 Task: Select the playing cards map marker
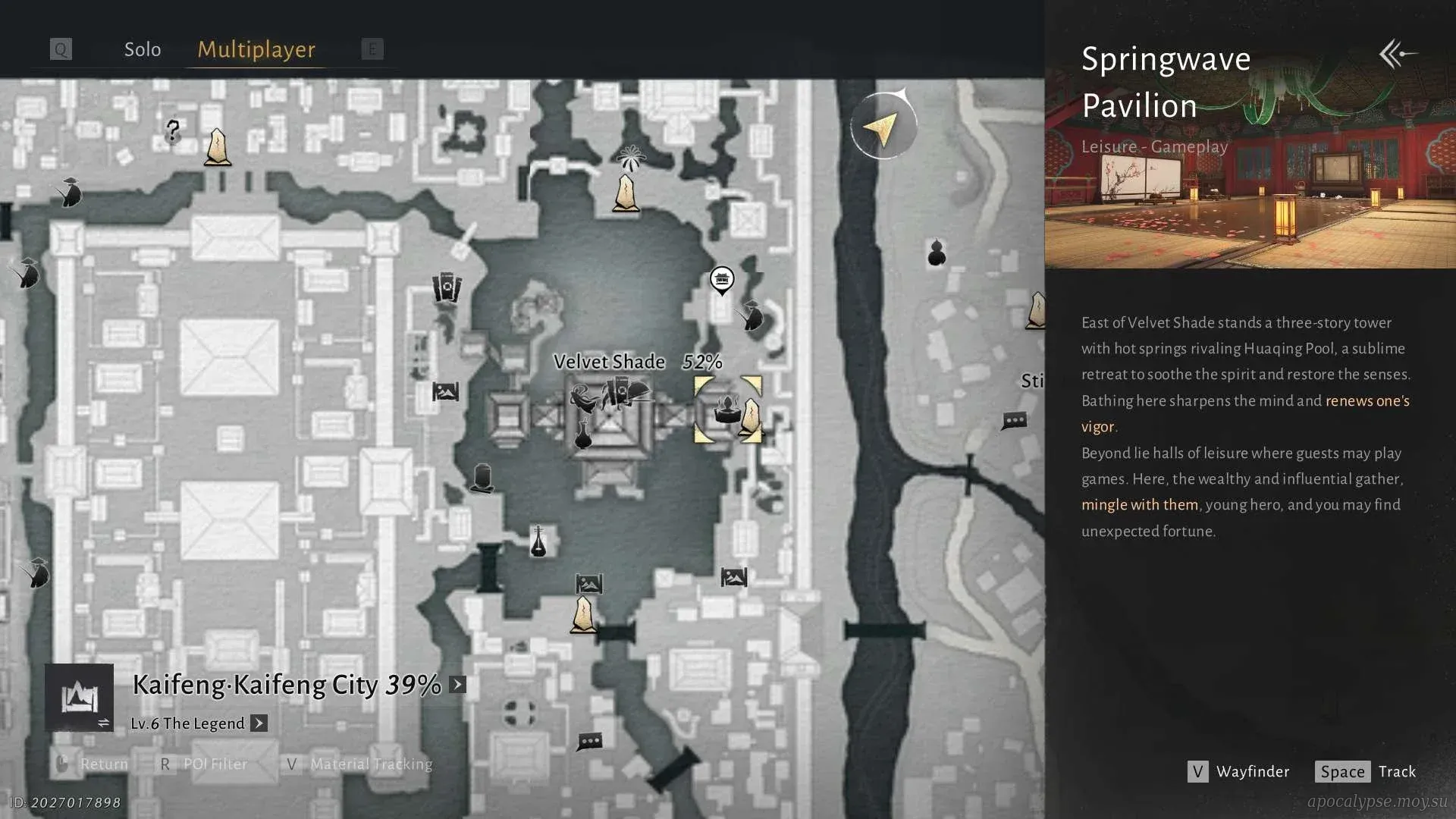pyautogui.click(x=447, y=288)
